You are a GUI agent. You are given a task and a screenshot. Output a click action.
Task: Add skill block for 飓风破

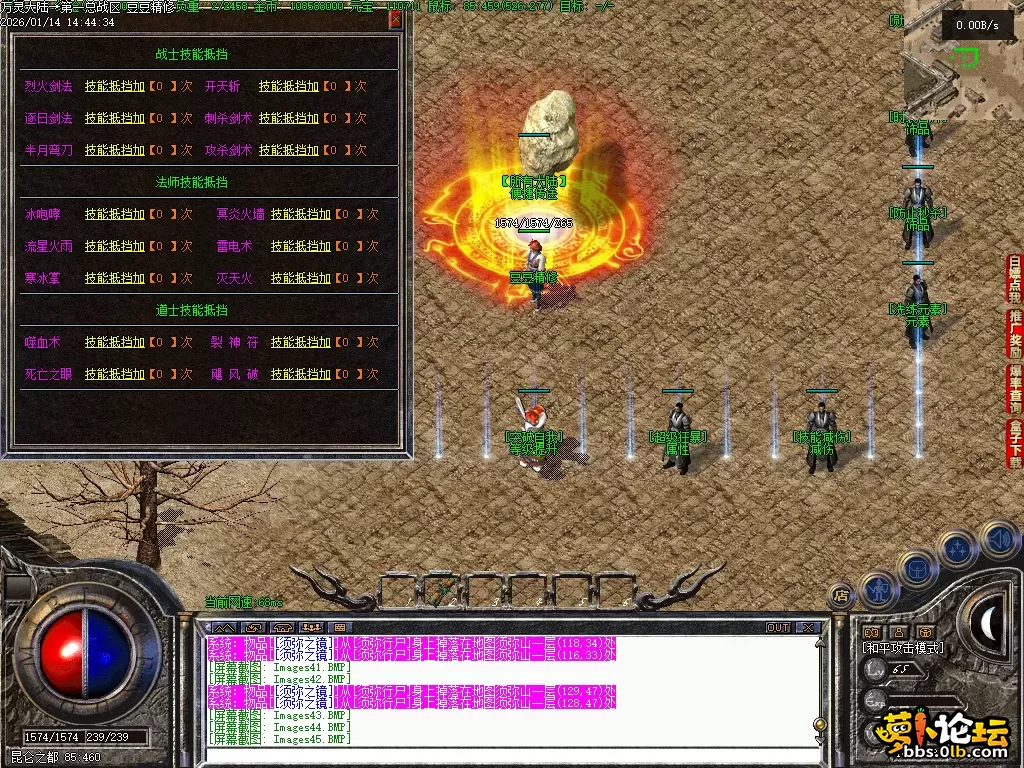[301, 374]
